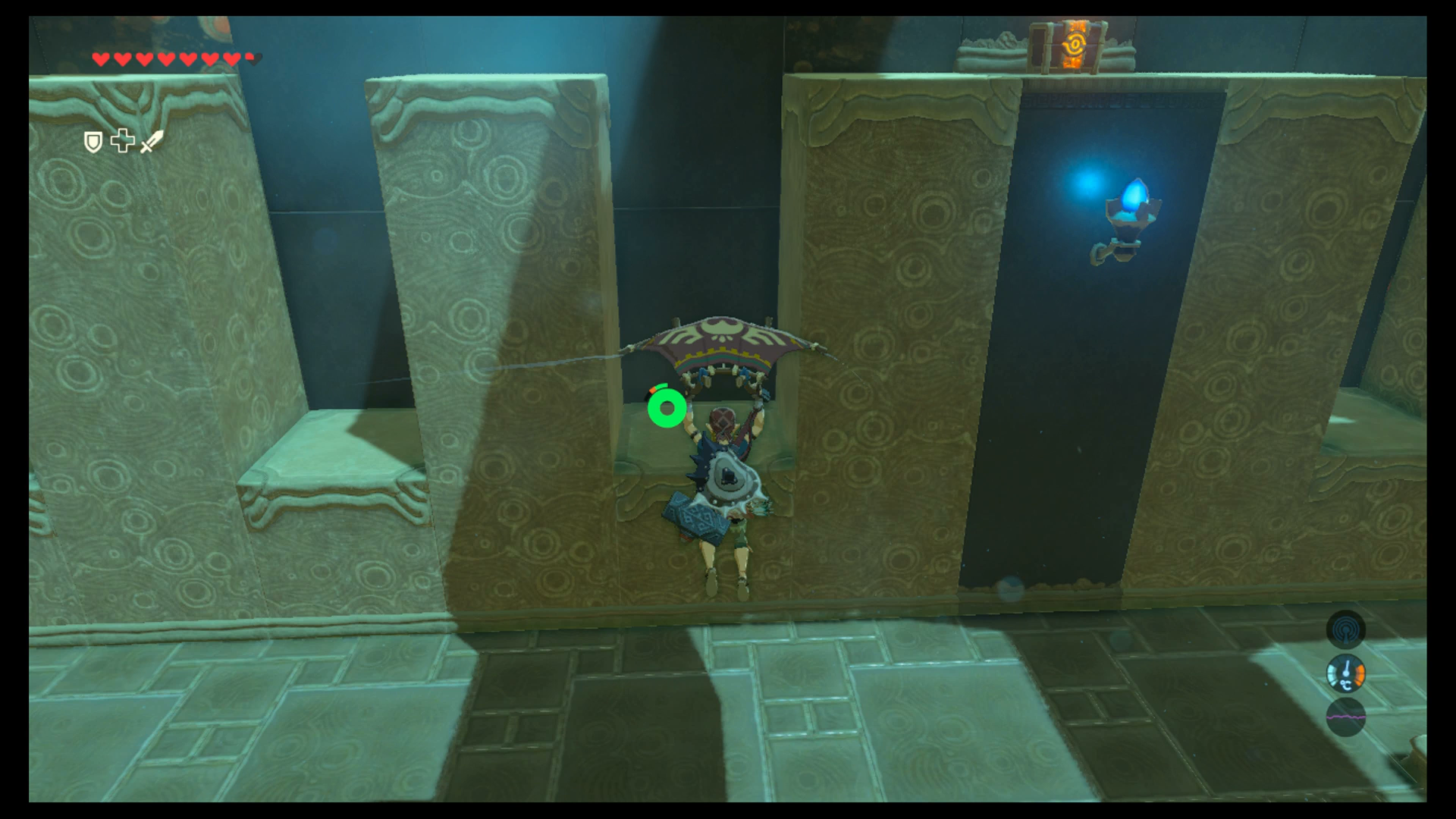The width and height of the screenshot is (1456, 819).
Task: Open the buff icons group bottom of hearts
Action: [121, 142]
